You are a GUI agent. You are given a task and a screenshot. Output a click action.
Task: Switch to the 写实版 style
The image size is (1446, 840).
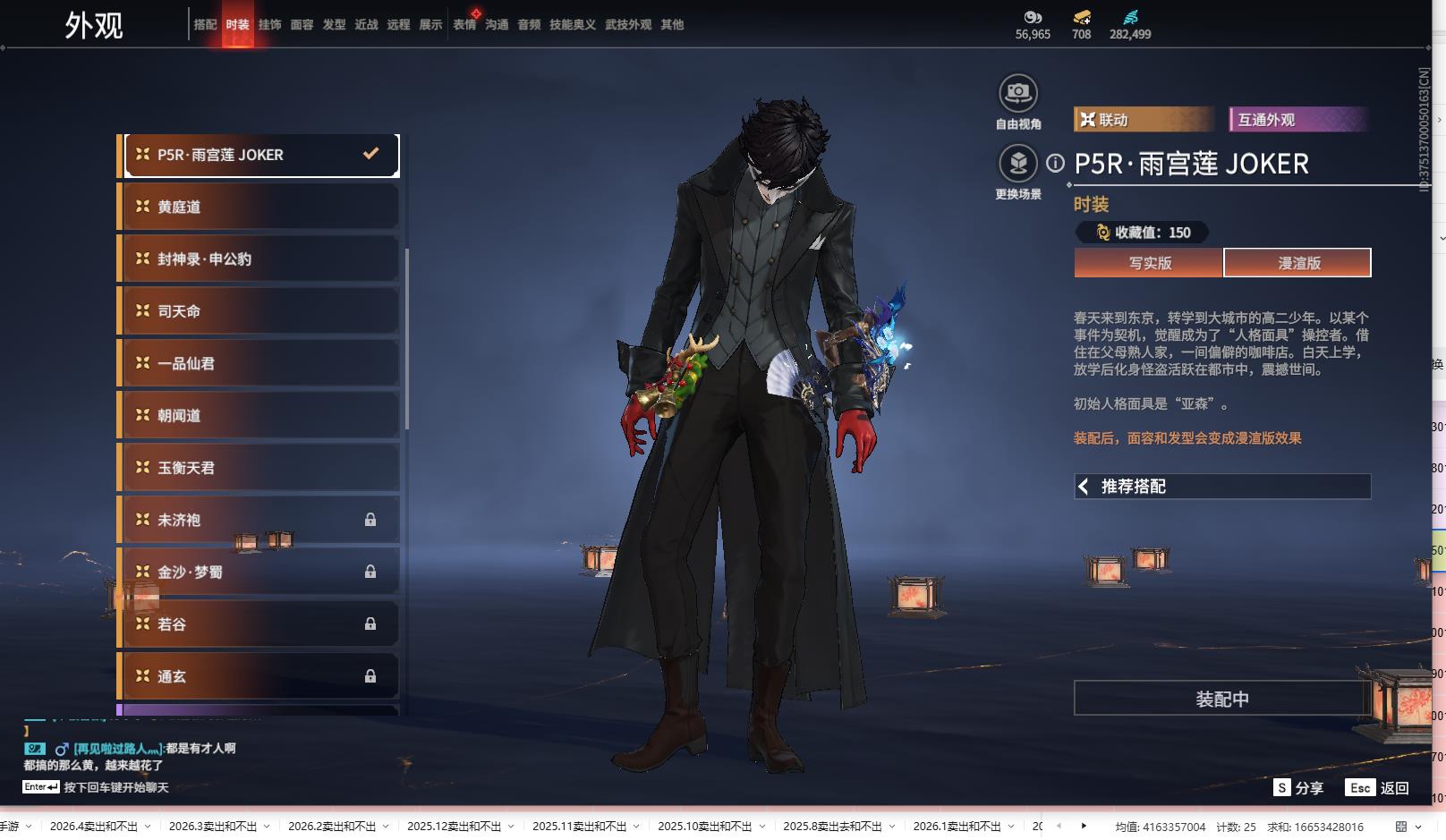1149,263
